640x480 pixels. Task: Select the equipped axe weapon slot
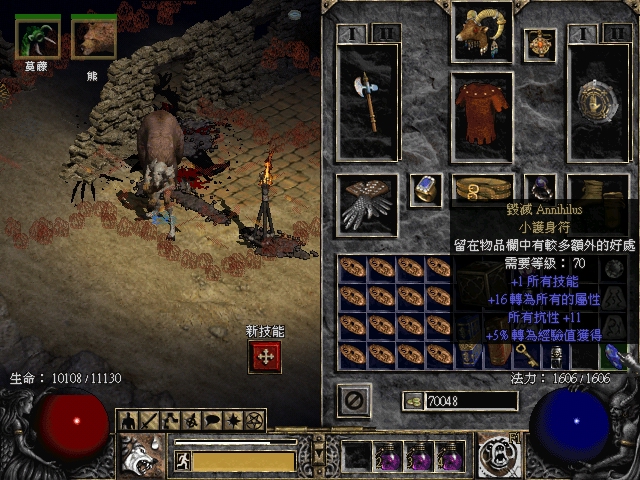pos(367,102)
